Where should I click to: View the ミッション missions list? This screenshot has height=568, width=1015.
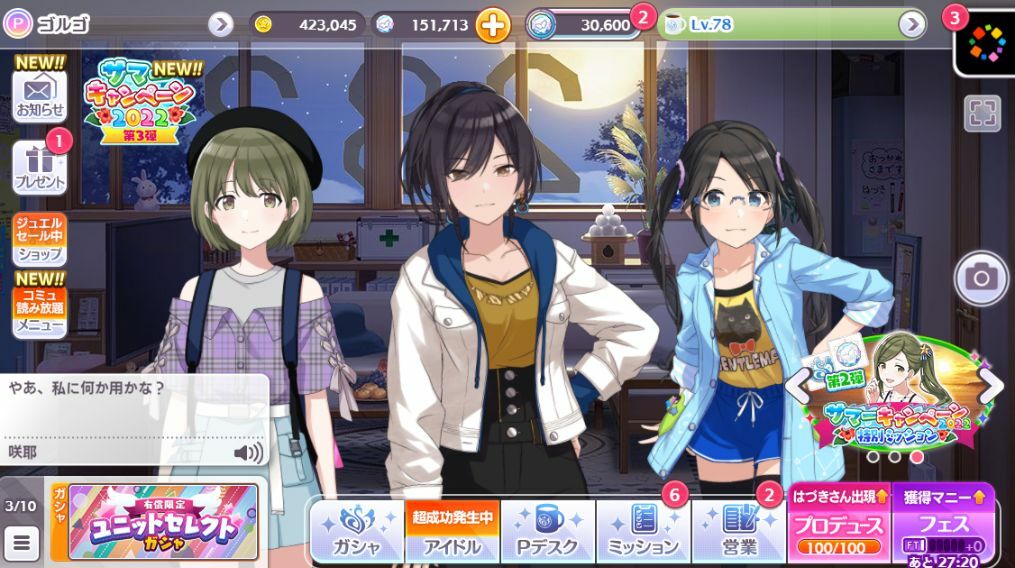click(x=643, y=530)
